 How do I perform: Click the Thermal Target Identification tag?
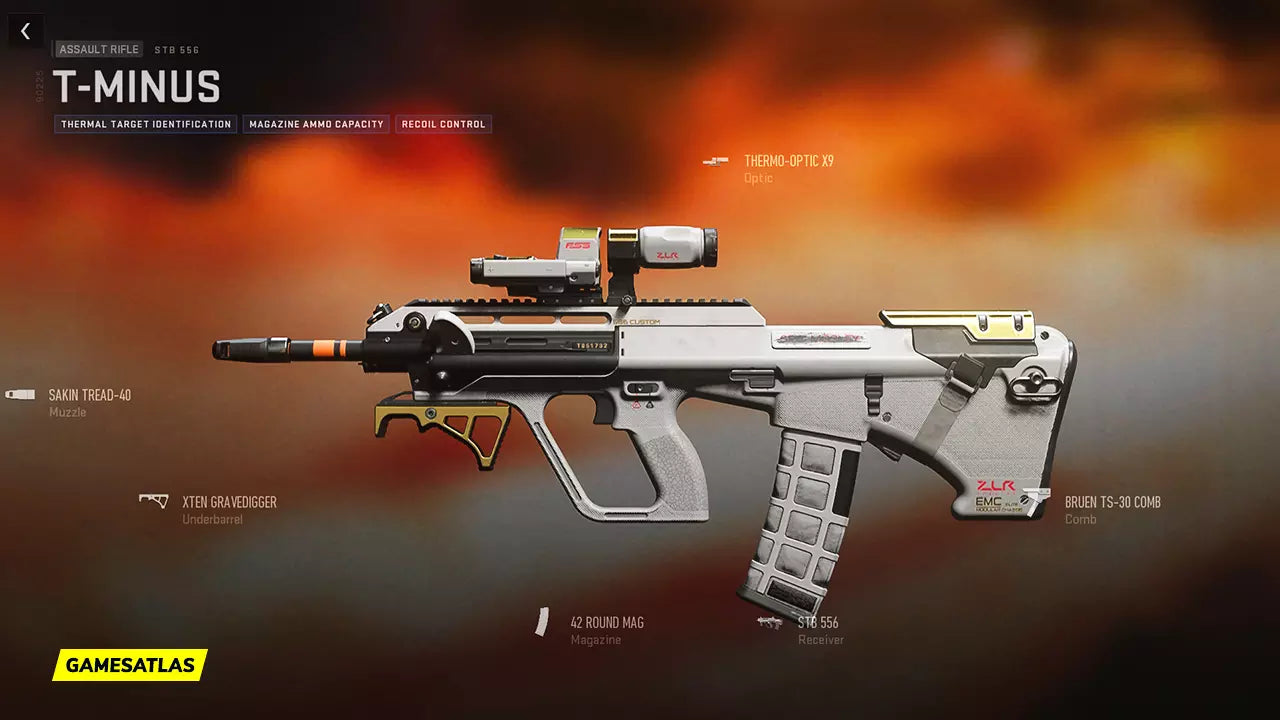tap(146, 124)
